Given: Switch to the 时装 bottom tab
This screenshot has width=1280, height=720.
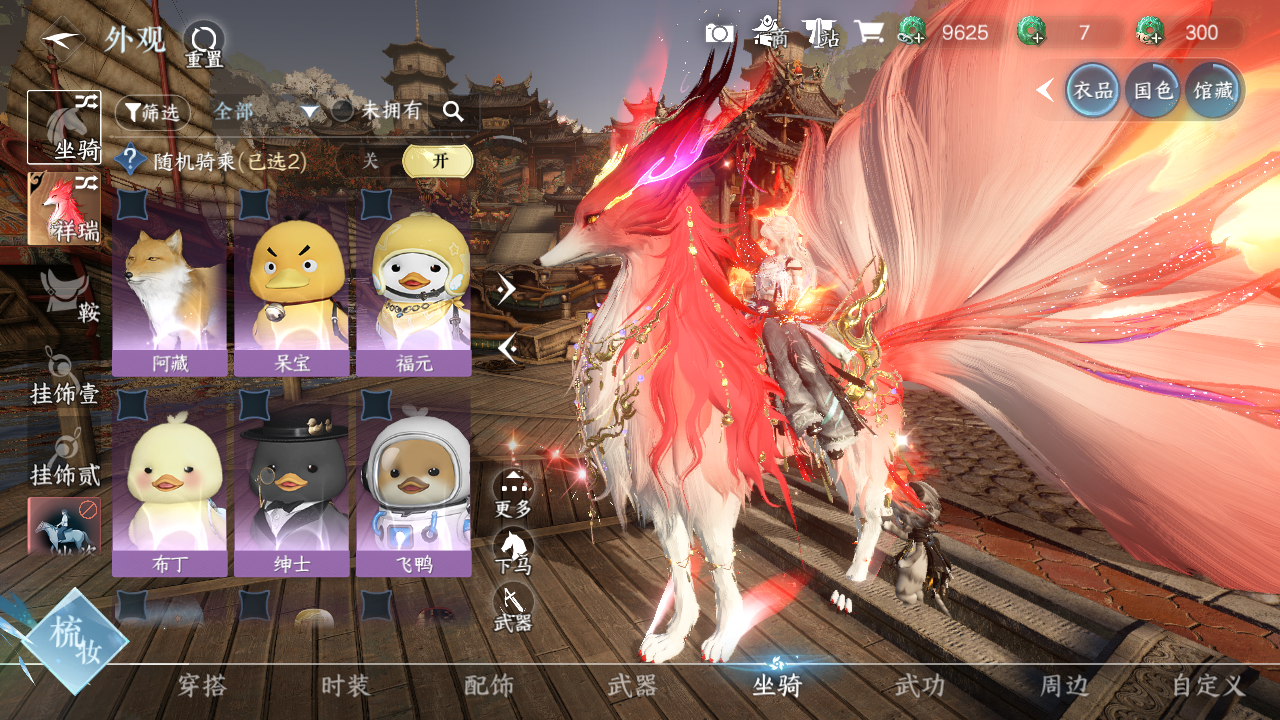Looking at the screenshot, I should pos(346,686).
